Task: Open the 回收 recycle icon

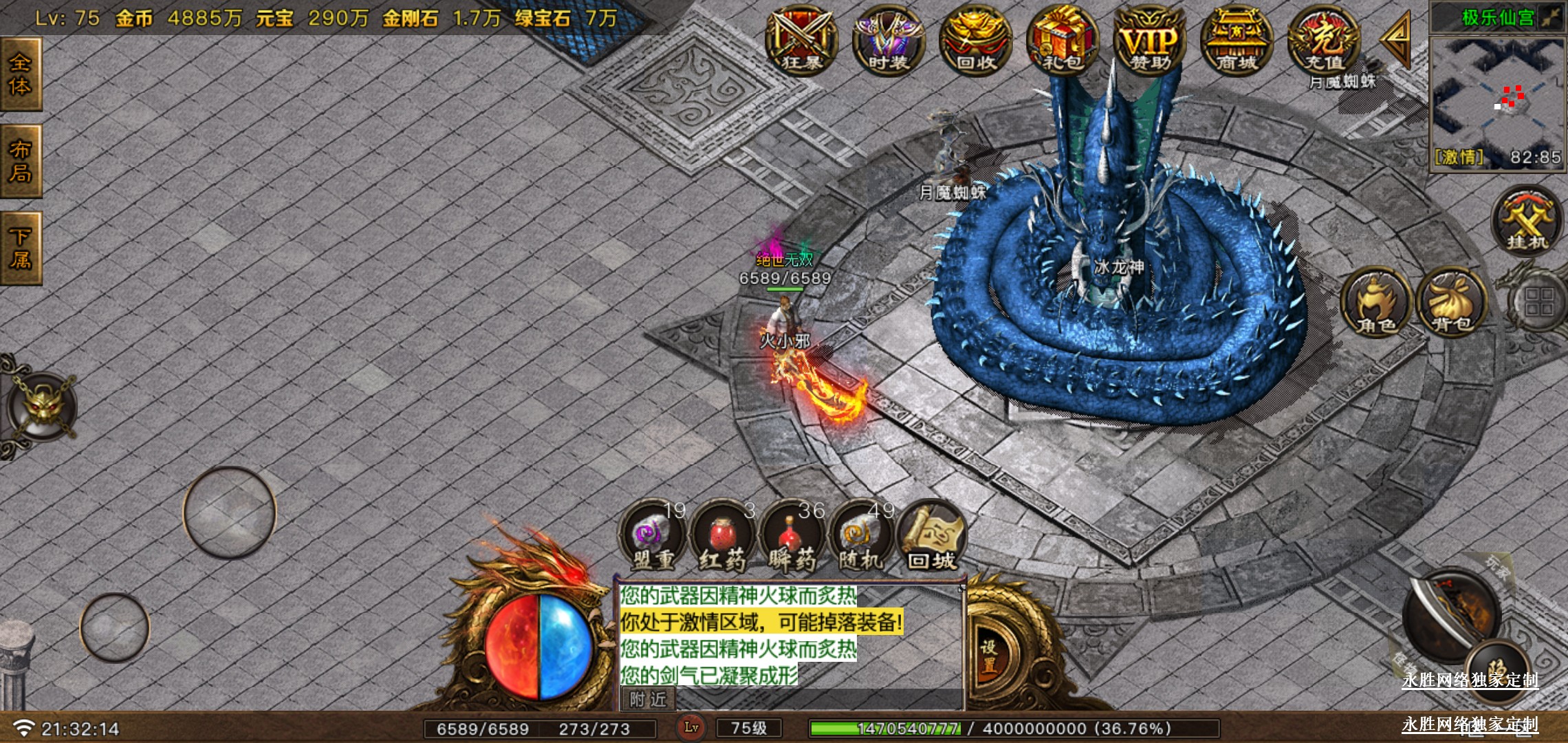Action: 975,41
